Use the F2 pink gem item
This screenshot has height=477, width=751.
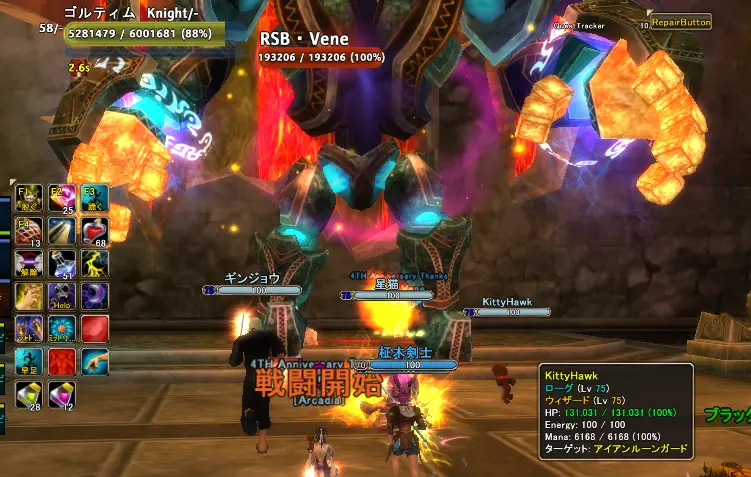pyautogui.click(x=62, y=195)
